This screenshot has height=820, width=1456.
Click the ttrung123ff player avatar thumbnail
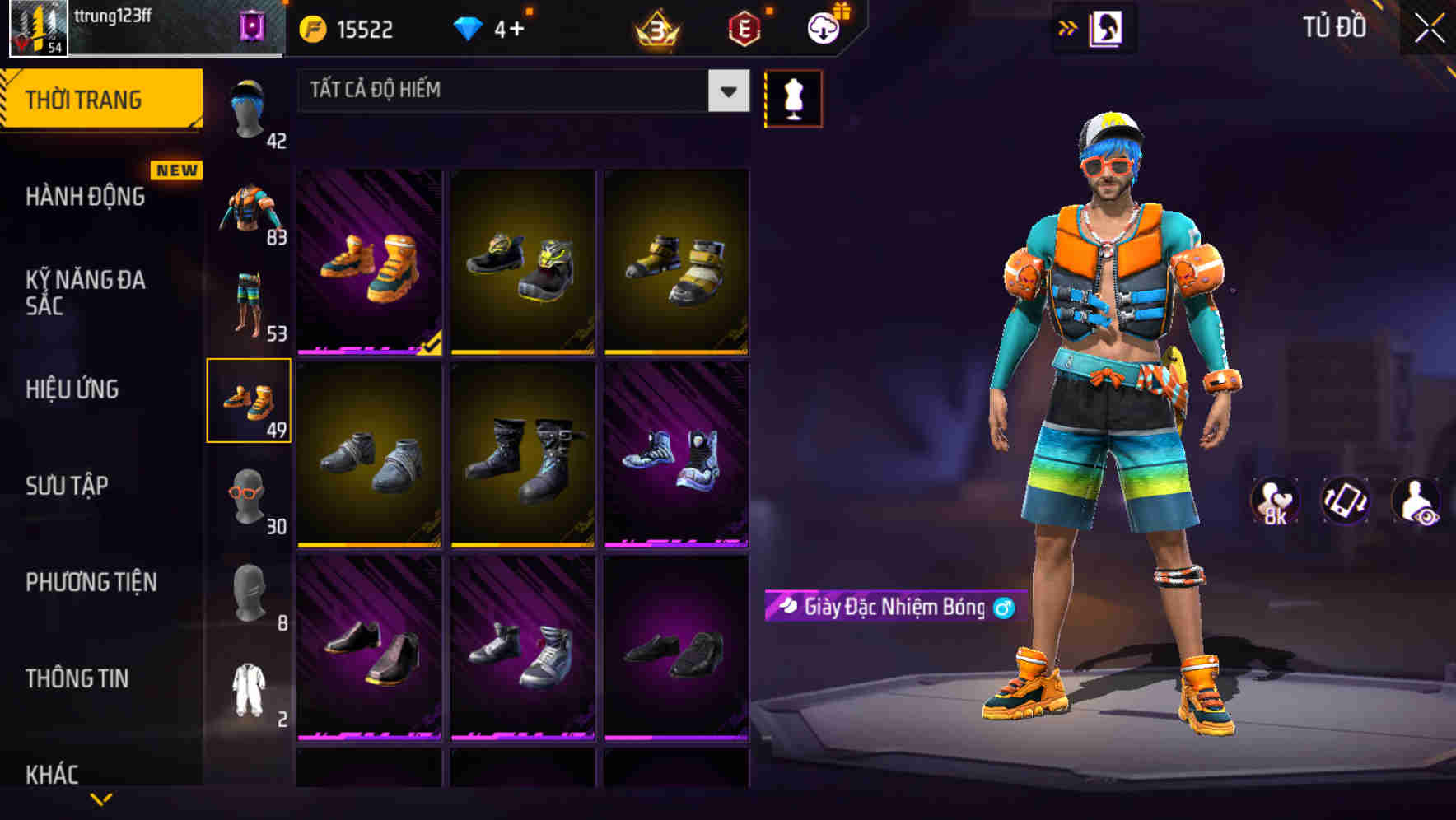tap(38, 27)
